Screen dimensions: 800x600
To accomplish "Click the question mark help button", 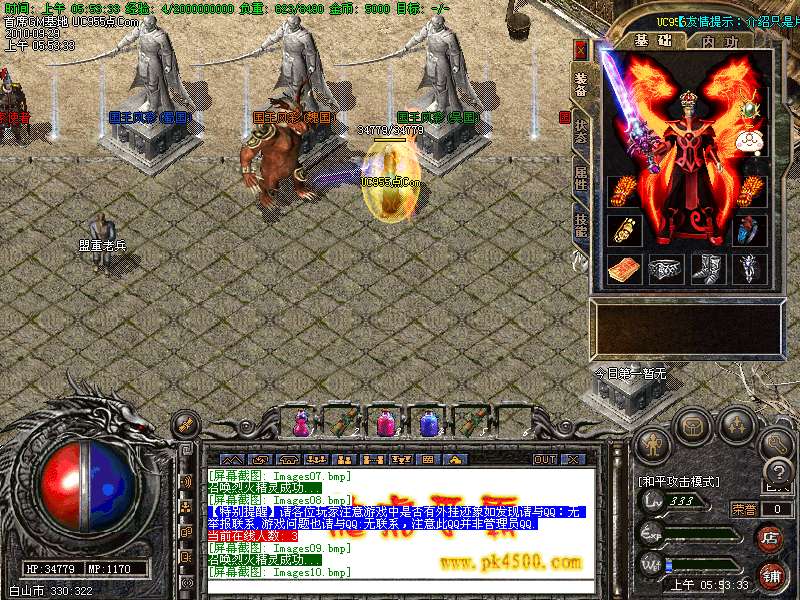I will point(775,473).
